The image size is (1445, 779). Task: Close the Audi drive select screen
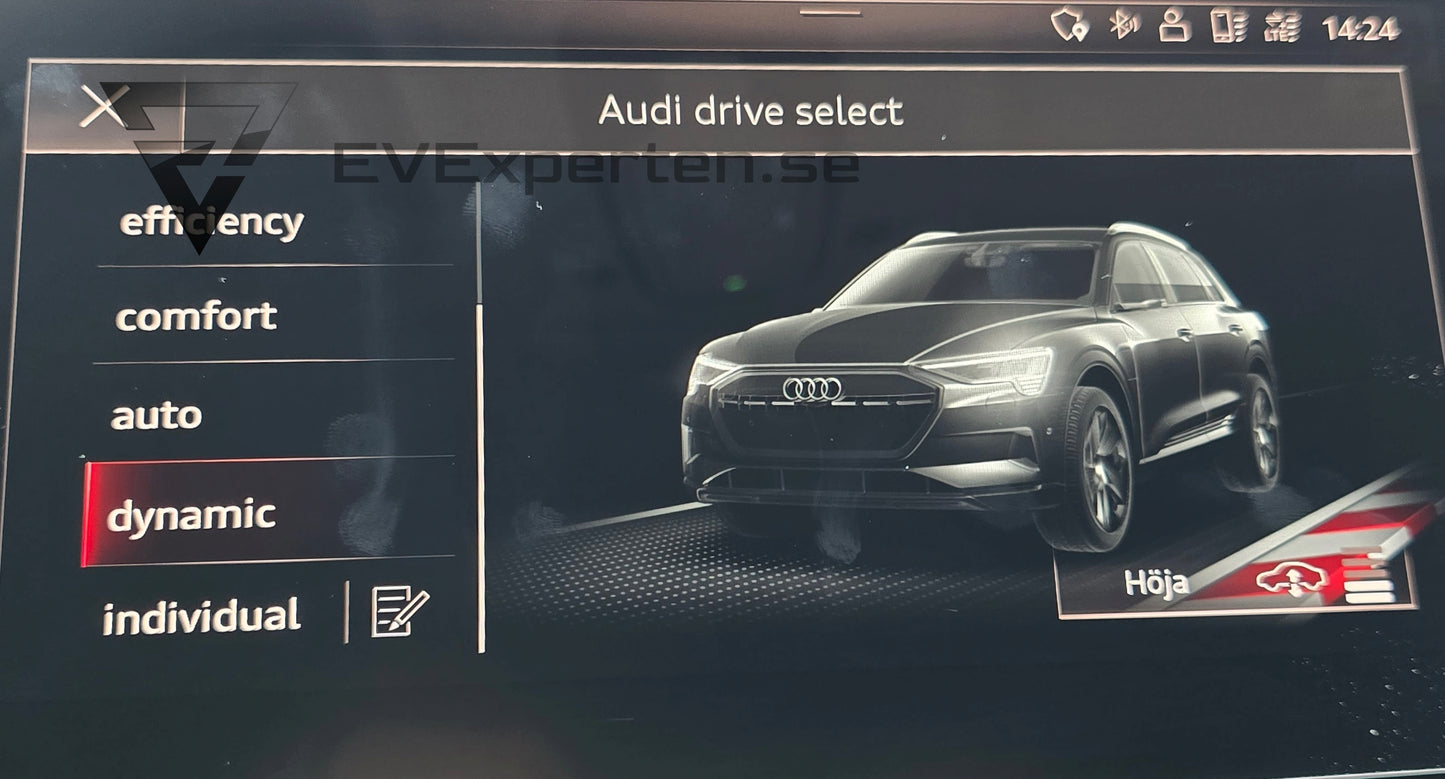tap(103, 106)
